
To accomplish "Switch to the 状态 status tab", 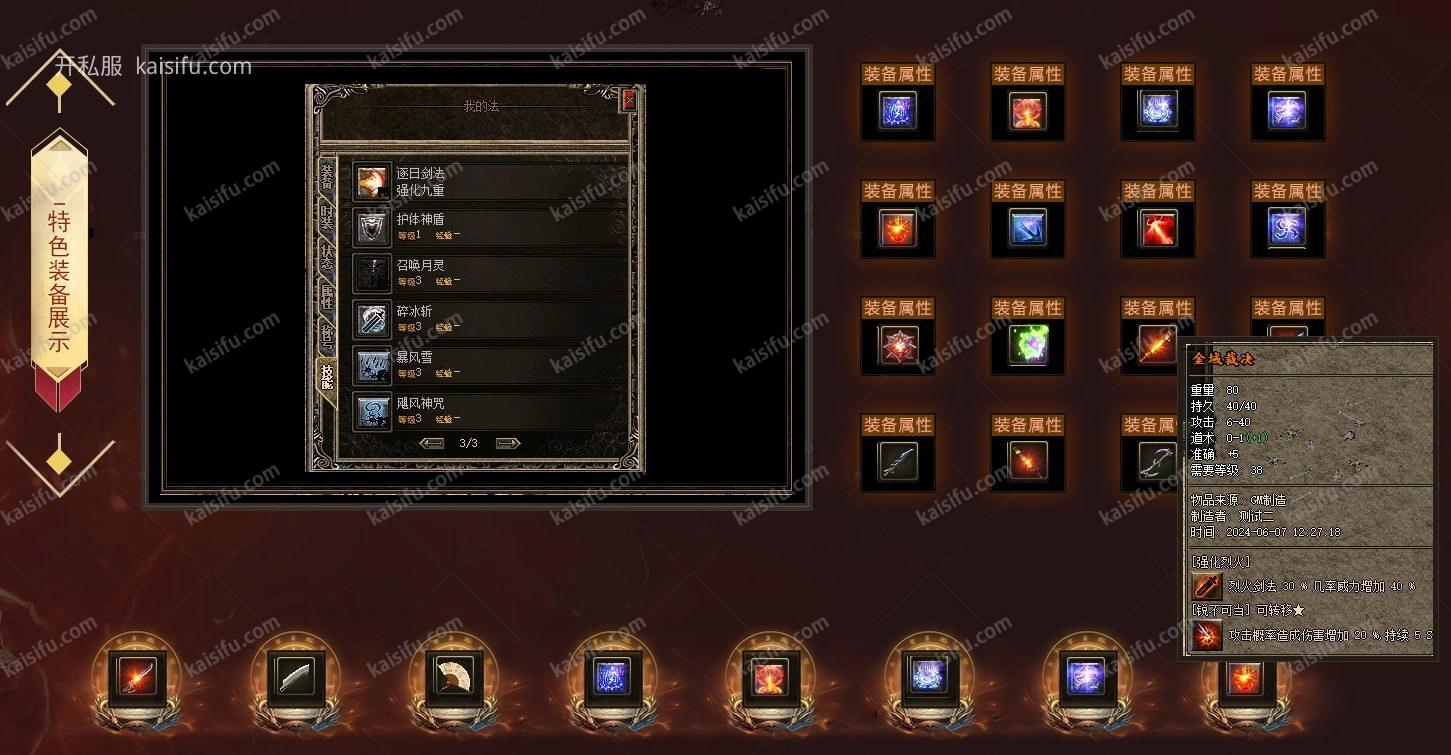I will point(326,258).
